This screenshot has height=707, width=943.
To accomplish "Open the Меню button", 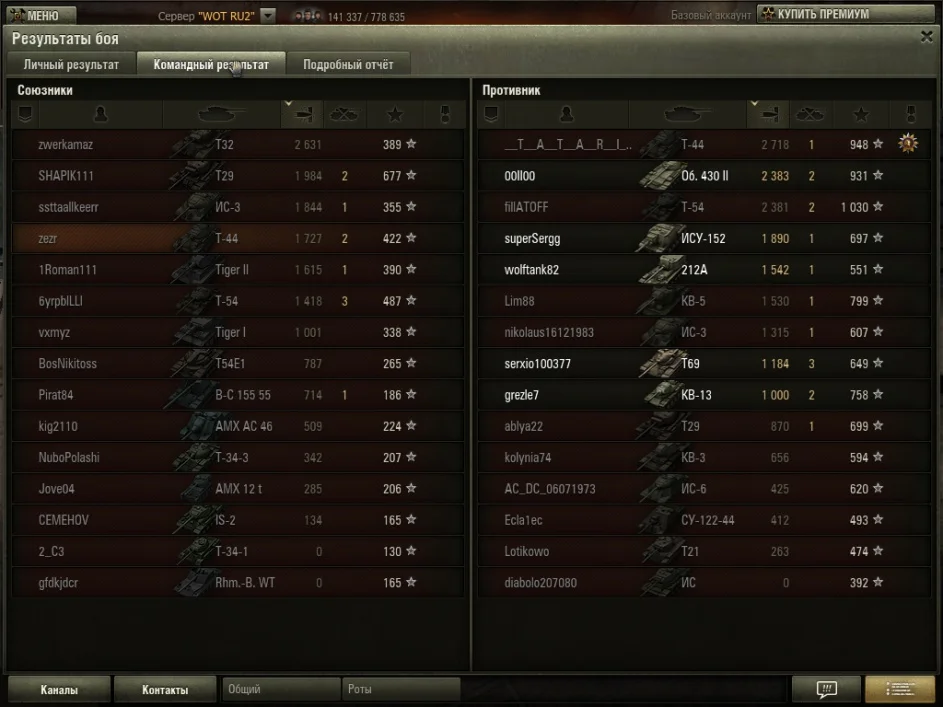I will click(40, 15).
